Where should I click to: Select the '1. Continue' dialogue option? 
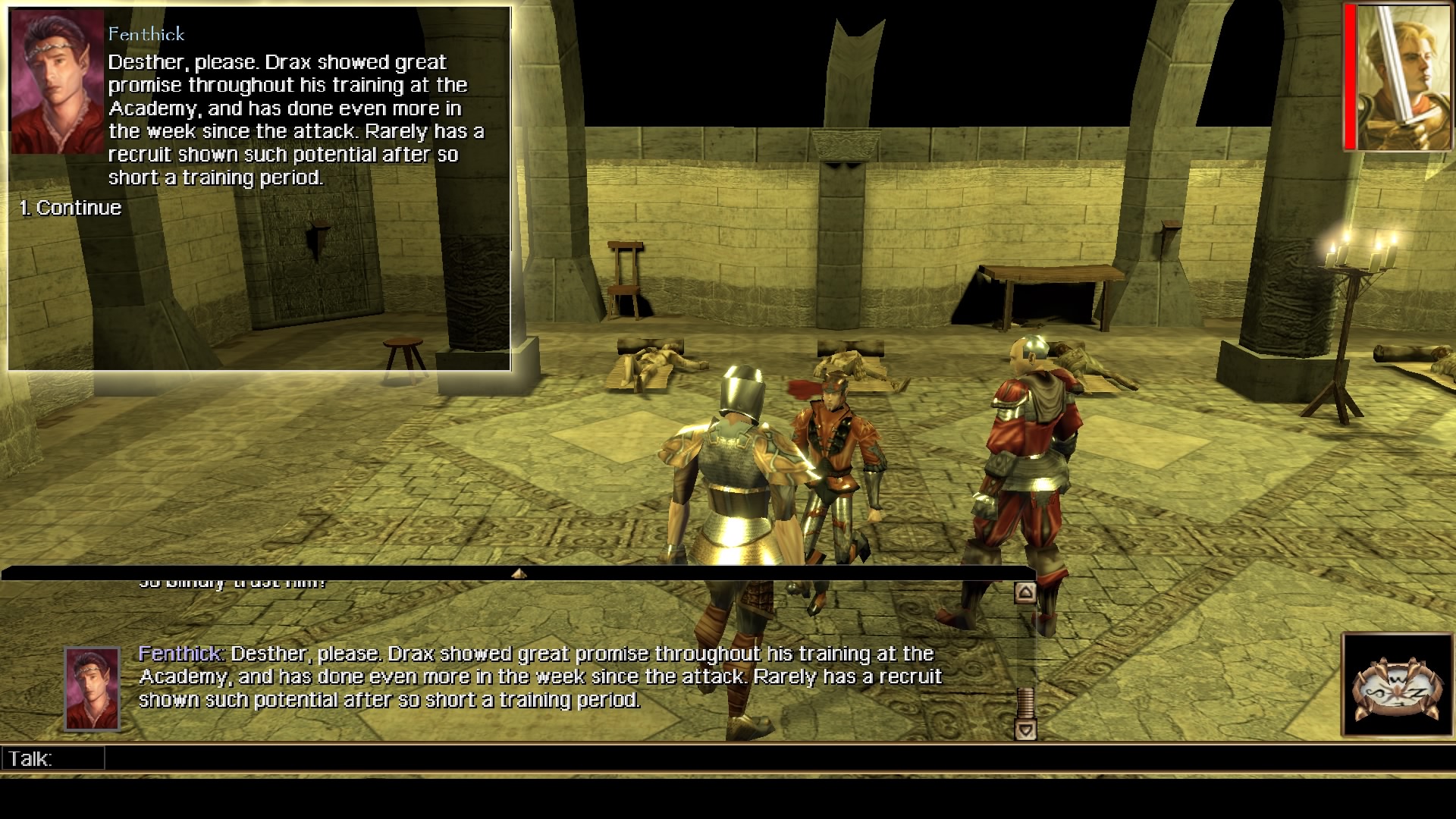pos(72,207)
